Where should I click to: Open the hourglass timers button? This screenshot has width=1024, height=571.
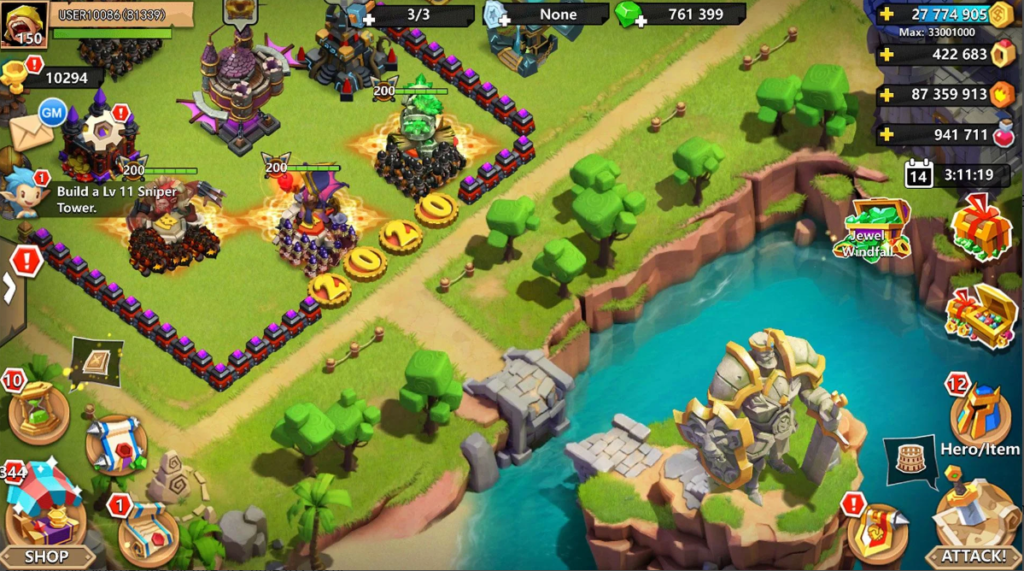point(39,414)
